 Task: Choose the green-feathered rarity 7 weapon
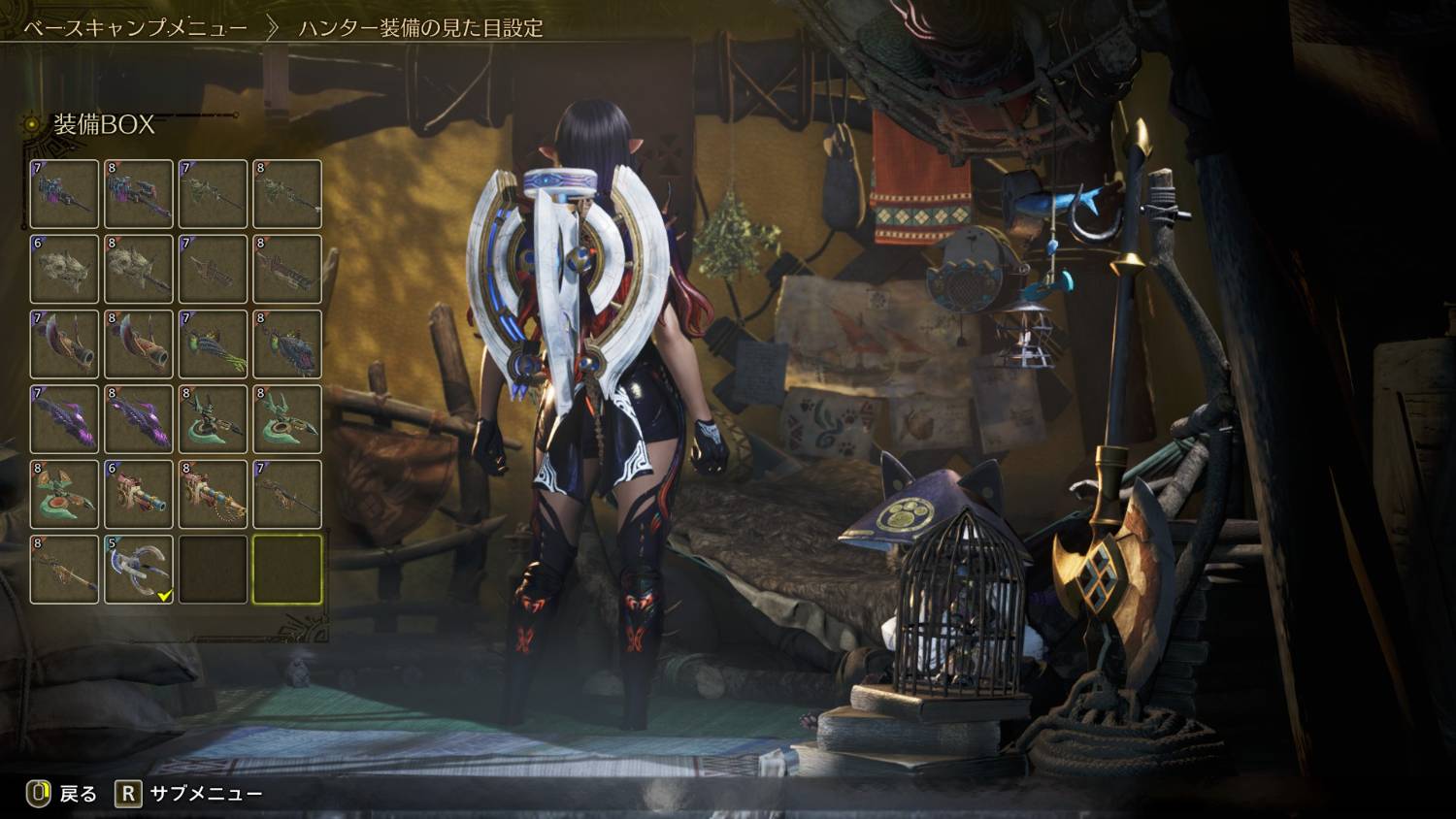click(214, 344)
